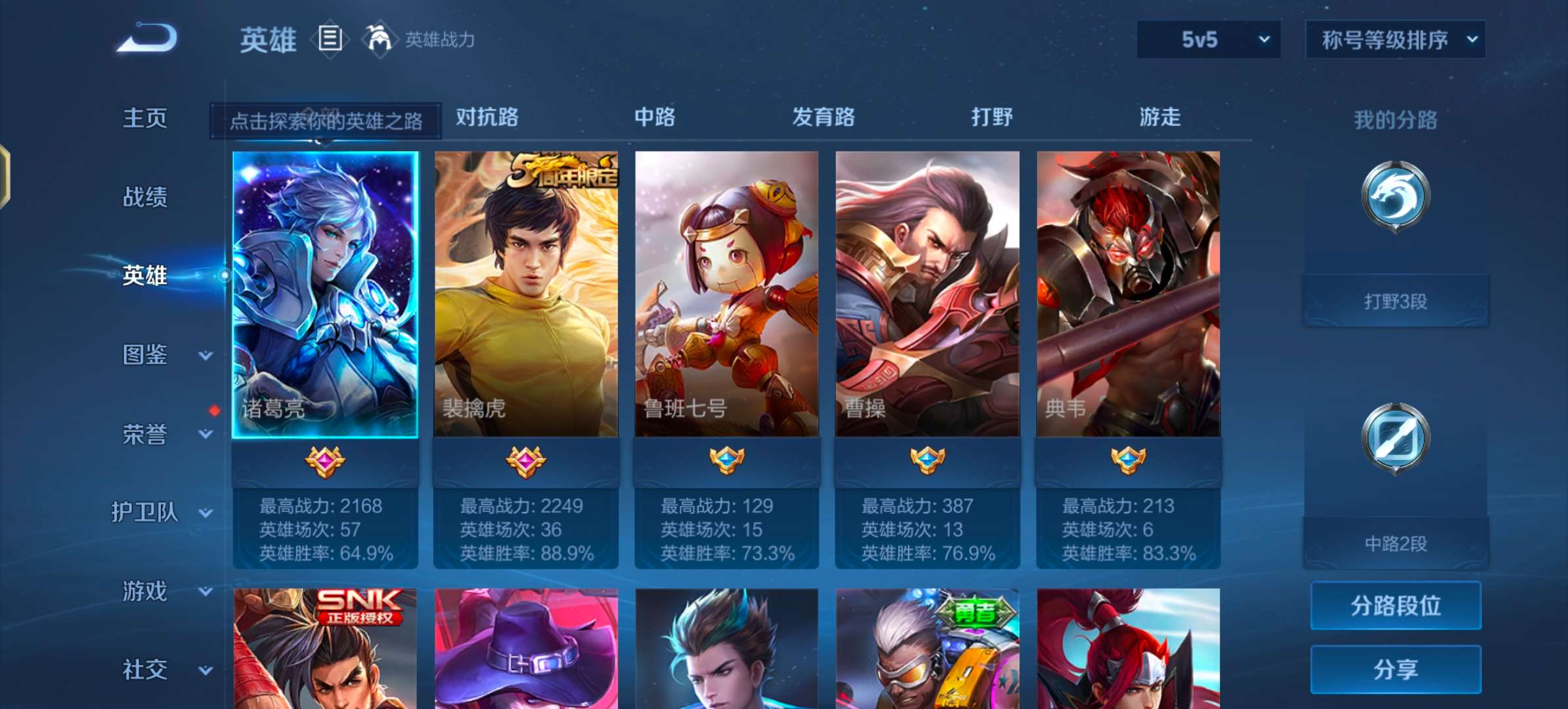Click the 分享 button
1568x709 pixels.
tap(1395, 668)
